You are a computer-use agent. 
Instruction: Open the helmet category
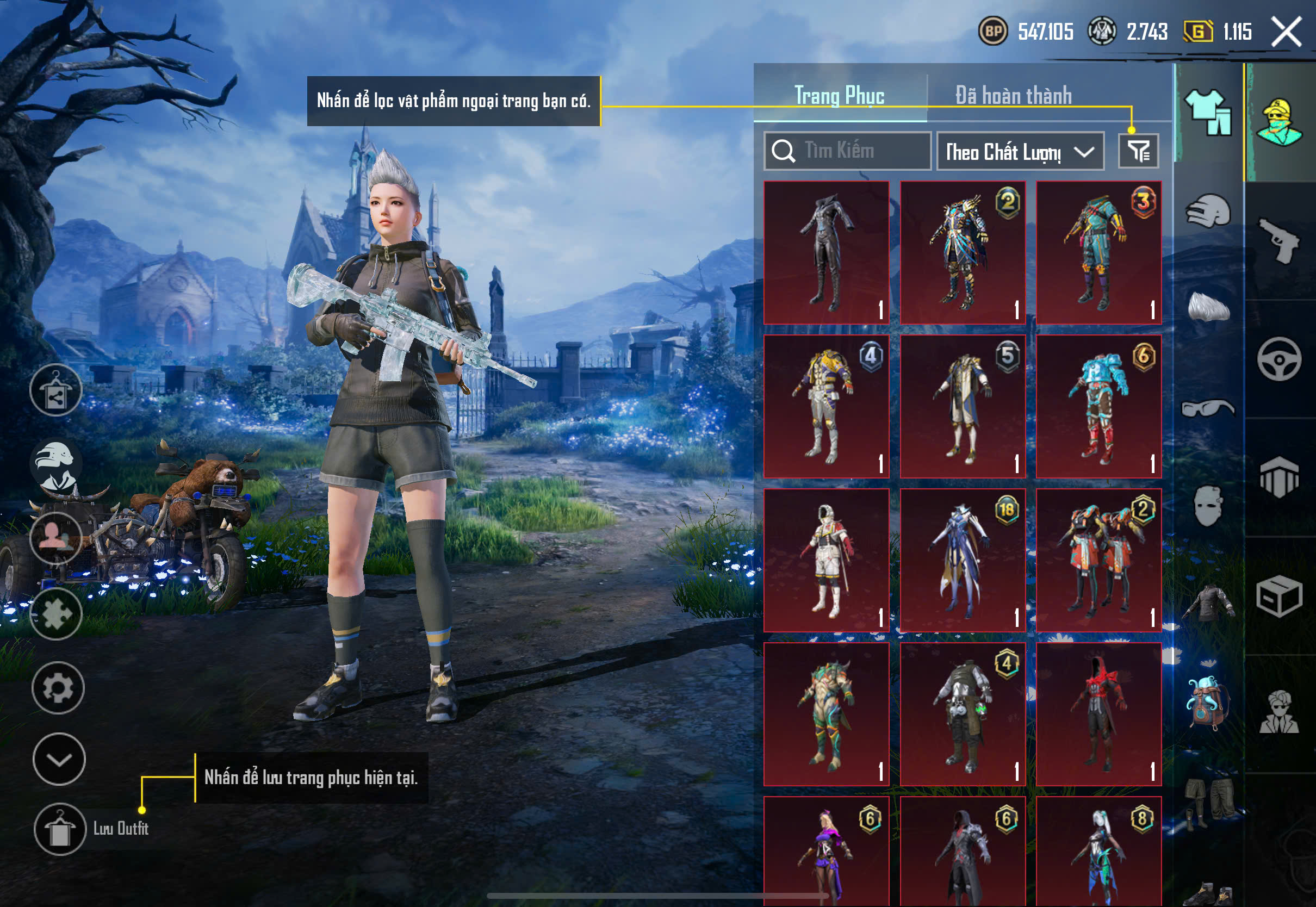1208,211
